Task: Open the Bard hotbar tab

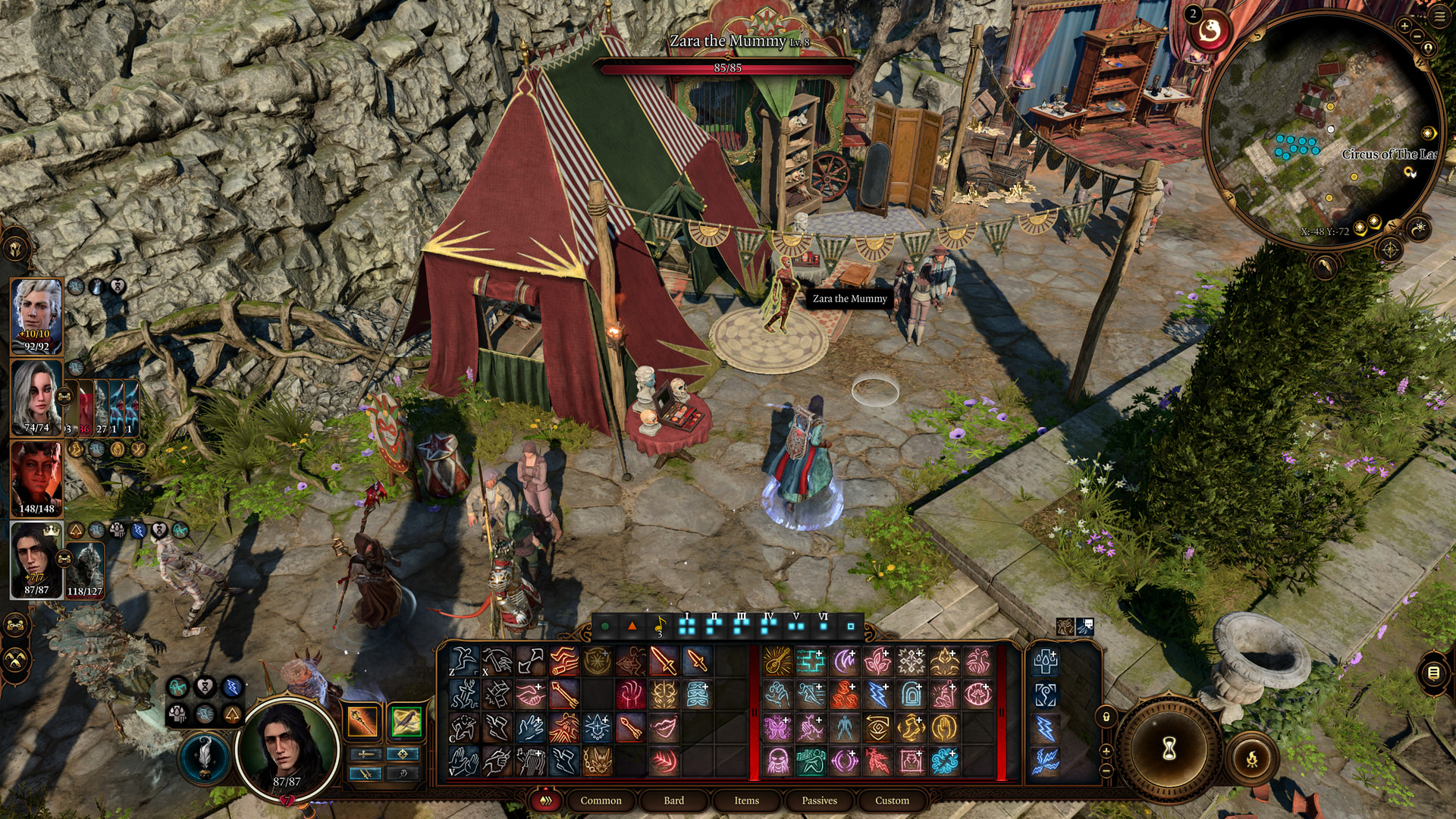Action: pos(673,800)
